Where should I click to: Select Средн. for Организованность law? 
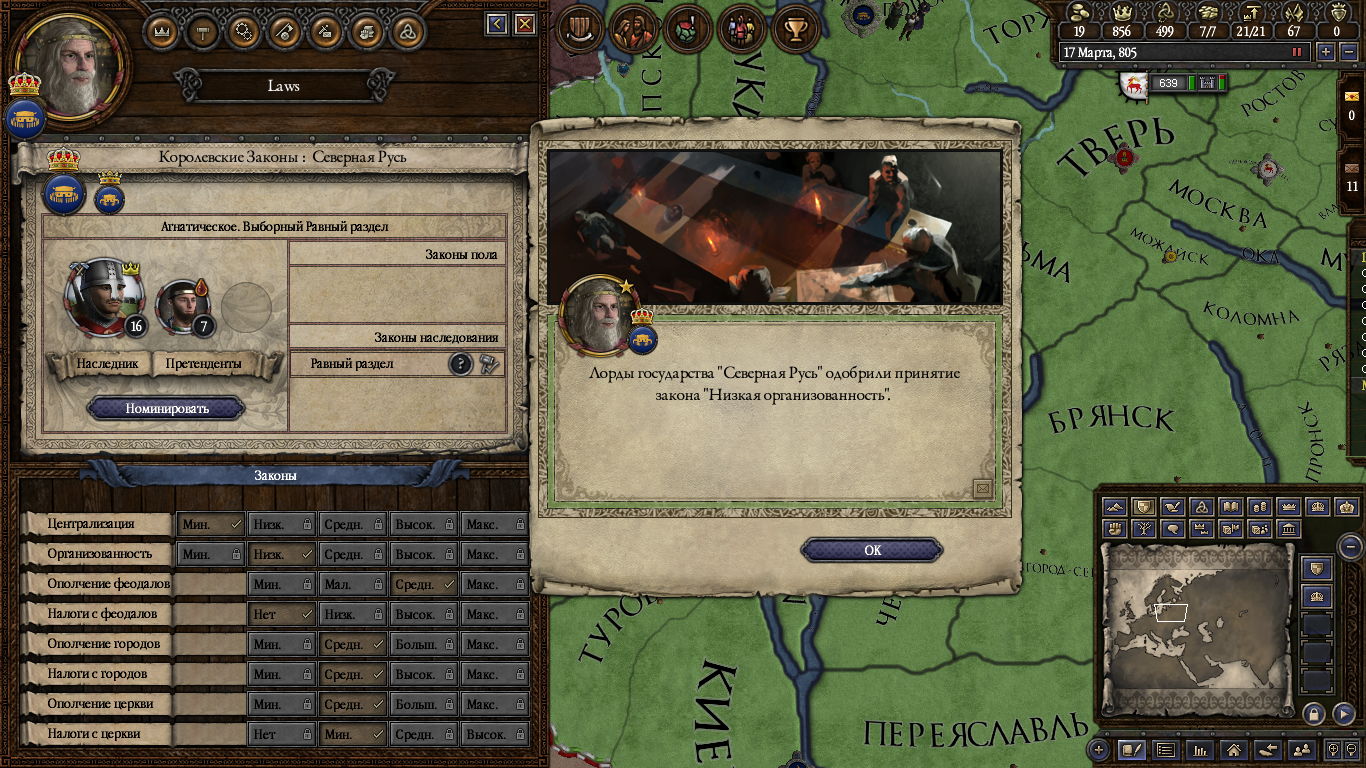(353, 554)
